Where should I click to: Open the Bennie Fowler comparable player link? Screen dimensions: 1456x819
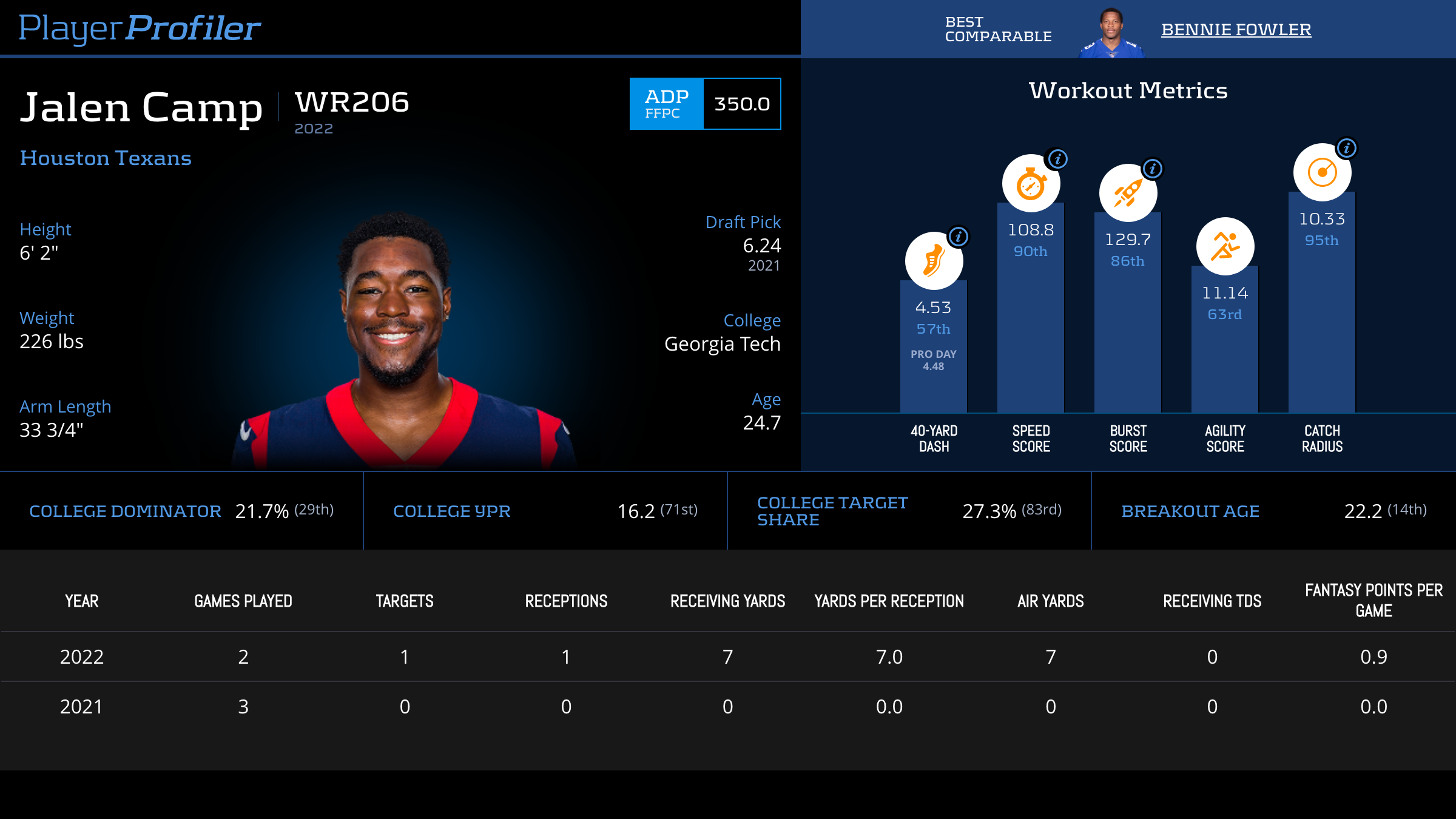(x=1236, y=29)
